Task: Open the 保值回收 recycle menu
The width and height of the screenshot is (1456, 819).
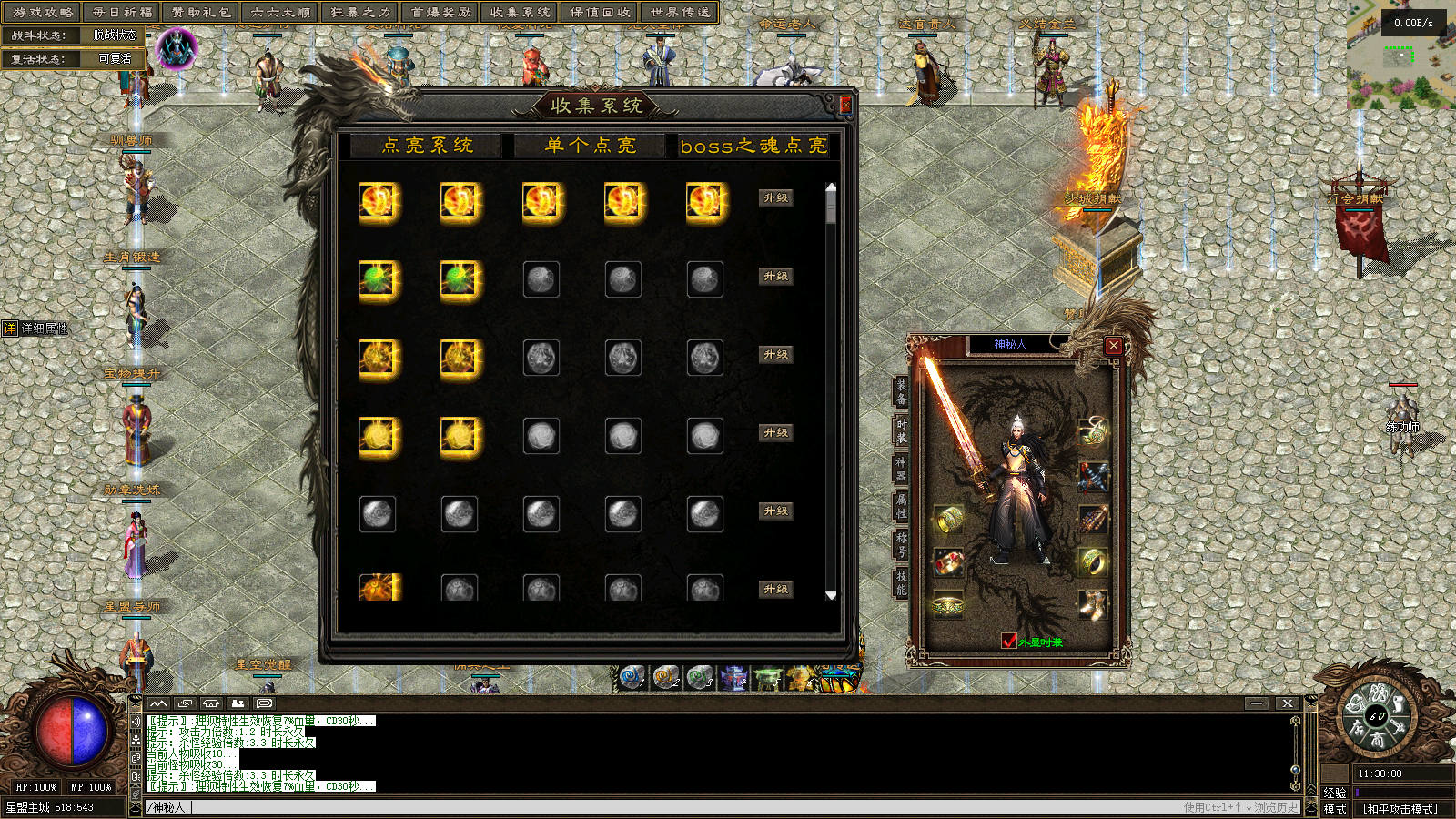Action: click(x=601, y=12)
